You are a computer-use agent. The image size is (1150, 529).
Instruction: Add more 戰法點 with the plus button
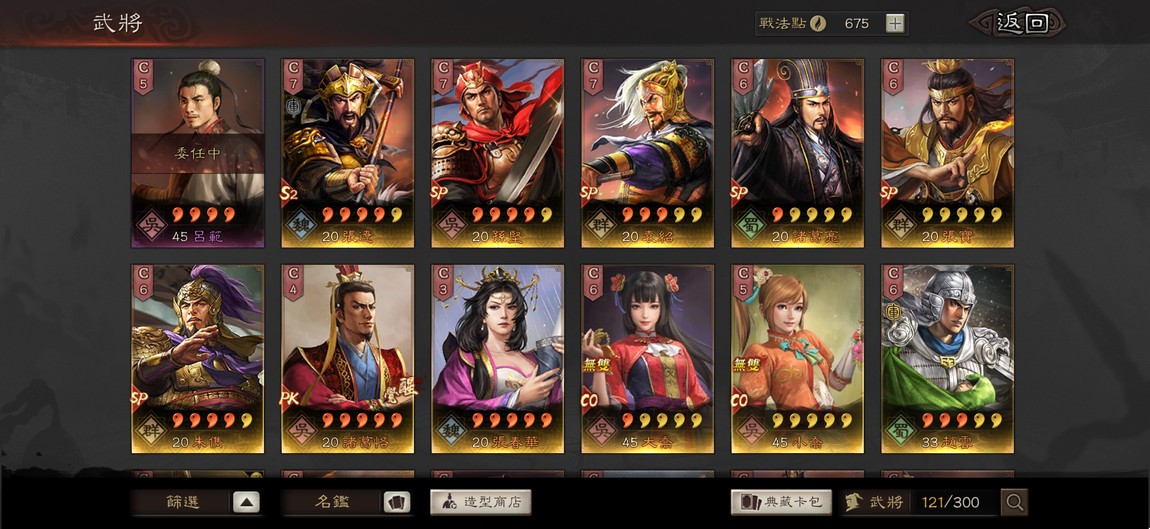click(895, 23)
